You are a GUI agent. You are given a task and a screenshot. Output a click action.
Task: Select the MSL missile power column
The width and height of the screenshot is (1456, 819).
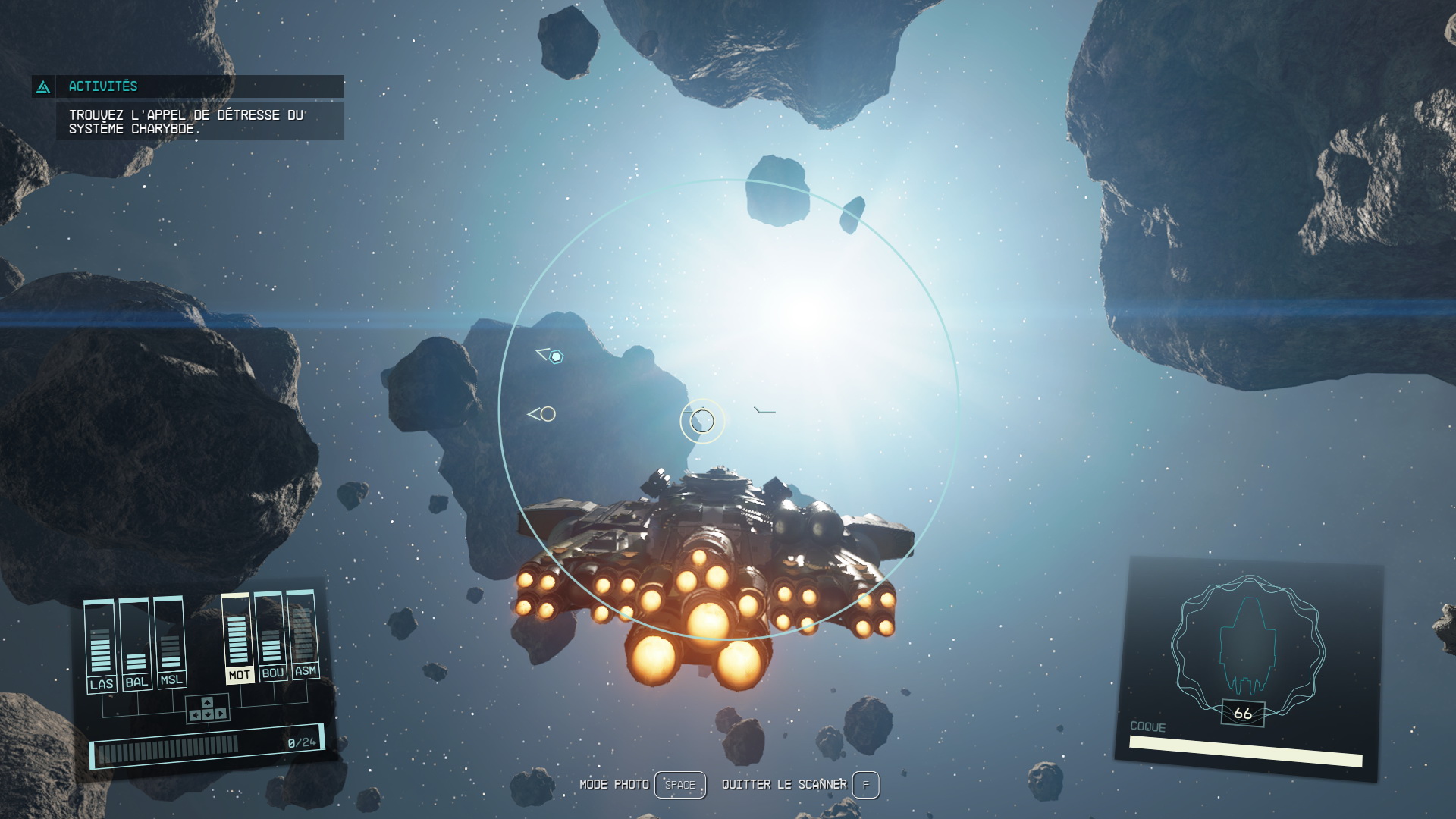tap(171, 641)
